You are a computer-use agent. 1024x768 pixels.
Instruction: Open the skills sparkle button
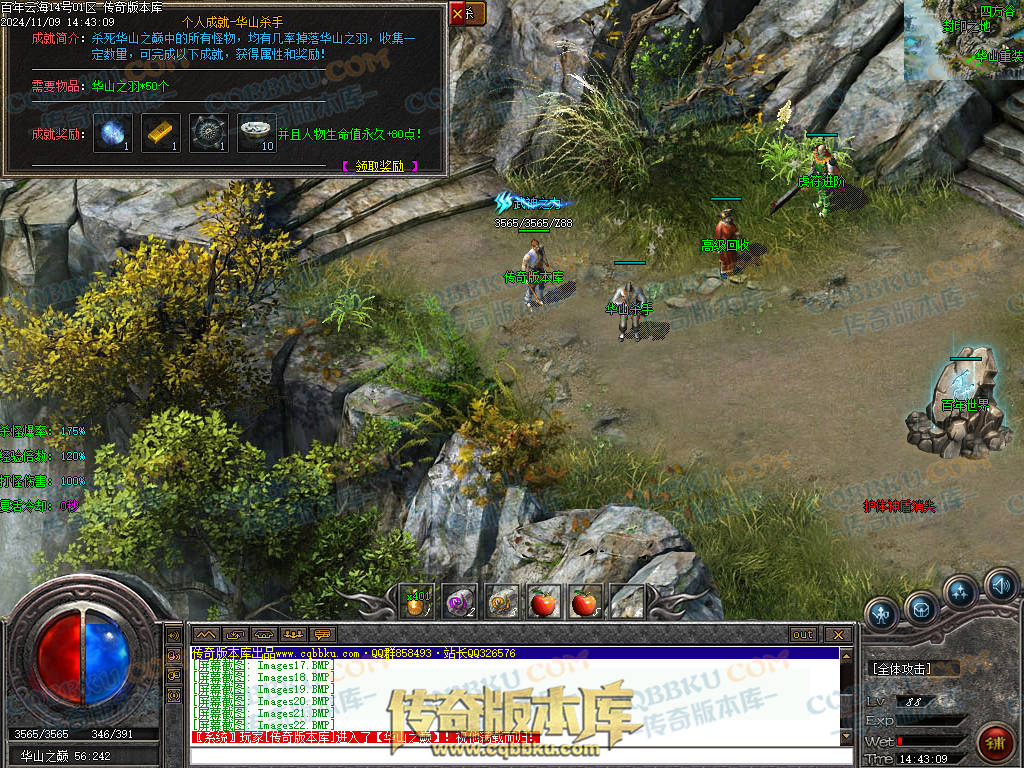[x=960, y=592]
